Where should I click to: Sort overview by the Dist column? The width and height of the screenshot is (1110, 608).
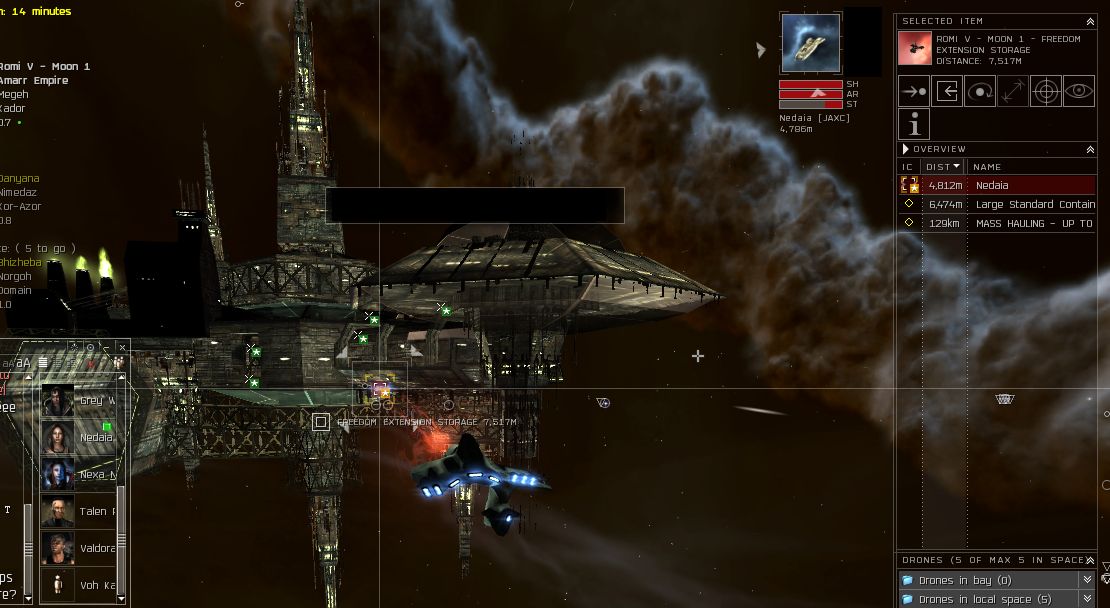[943, 167]
